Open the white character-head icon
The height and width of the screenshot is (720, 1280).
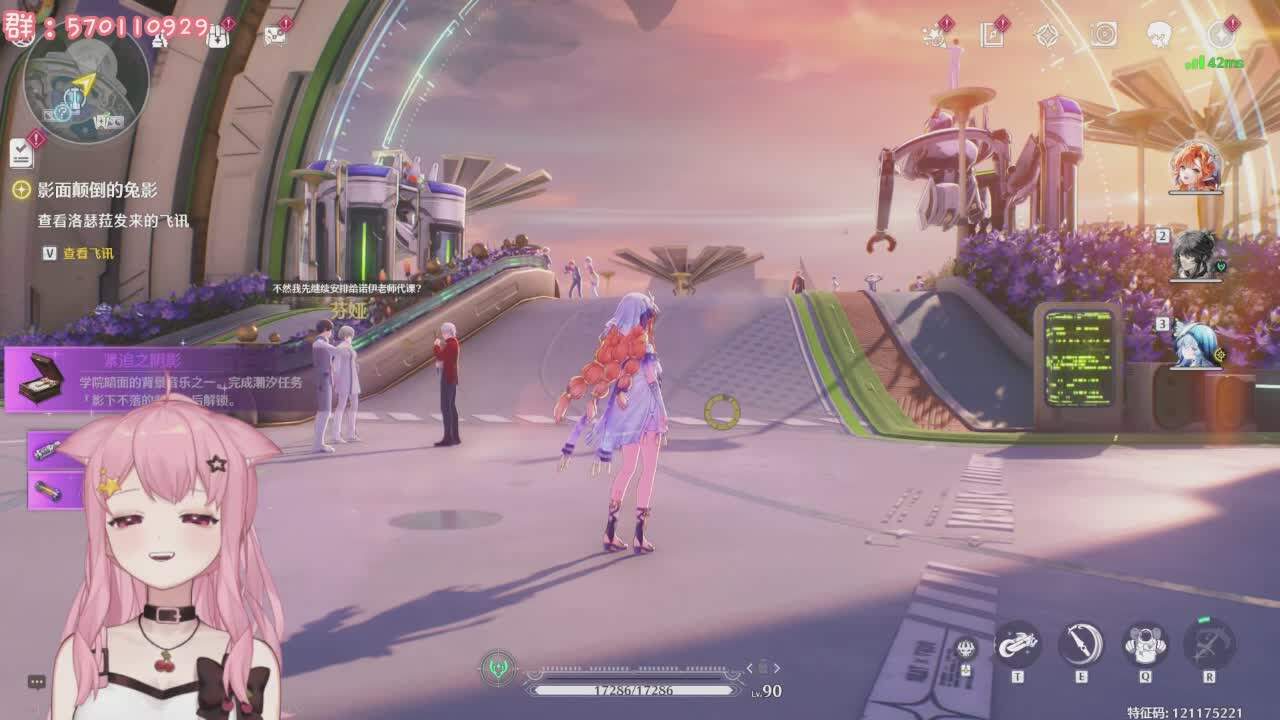tap(1159, 34)
